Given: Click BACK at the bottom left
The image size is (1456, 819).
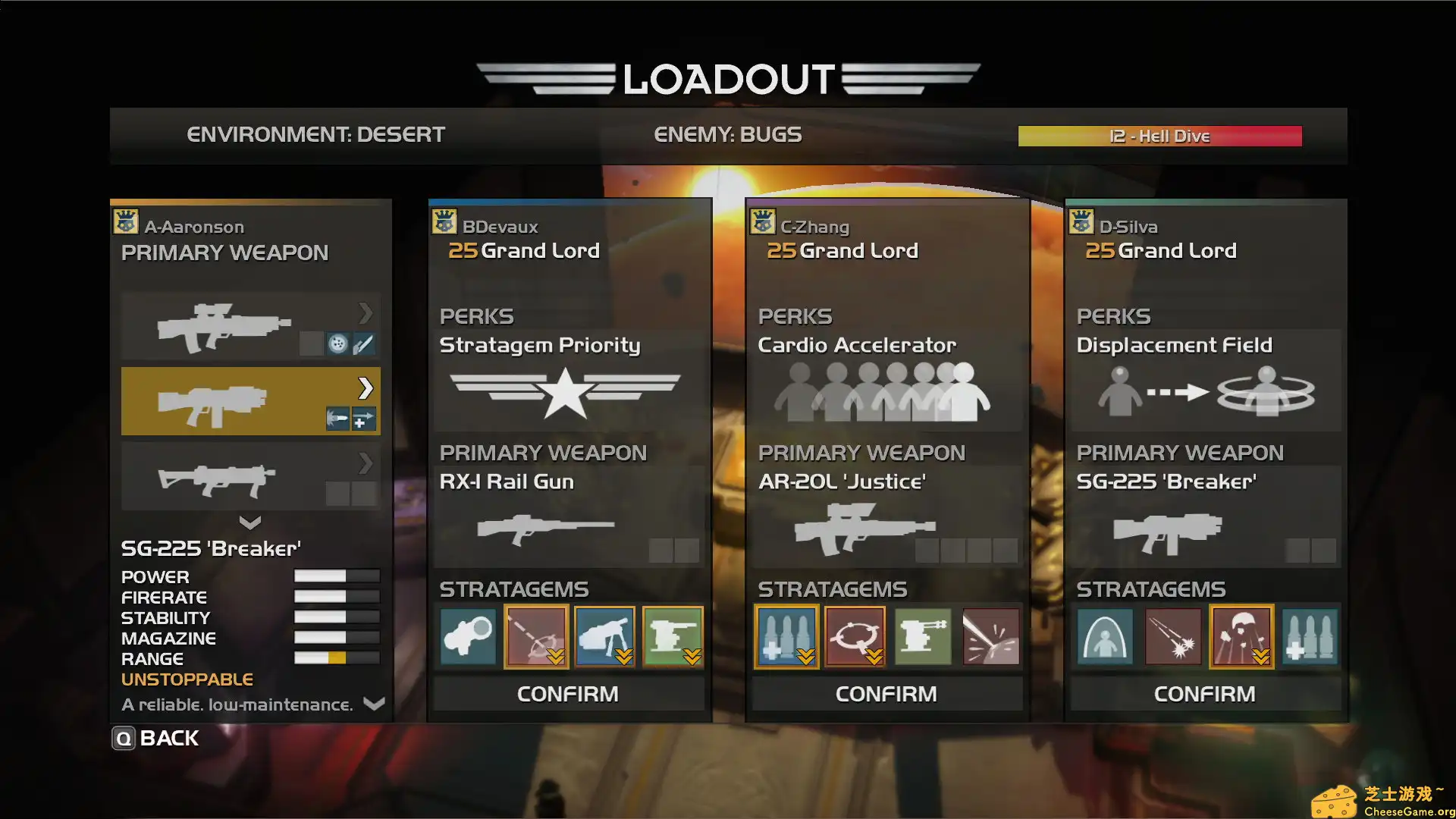Looking at the screenshot, I should 168,737.
